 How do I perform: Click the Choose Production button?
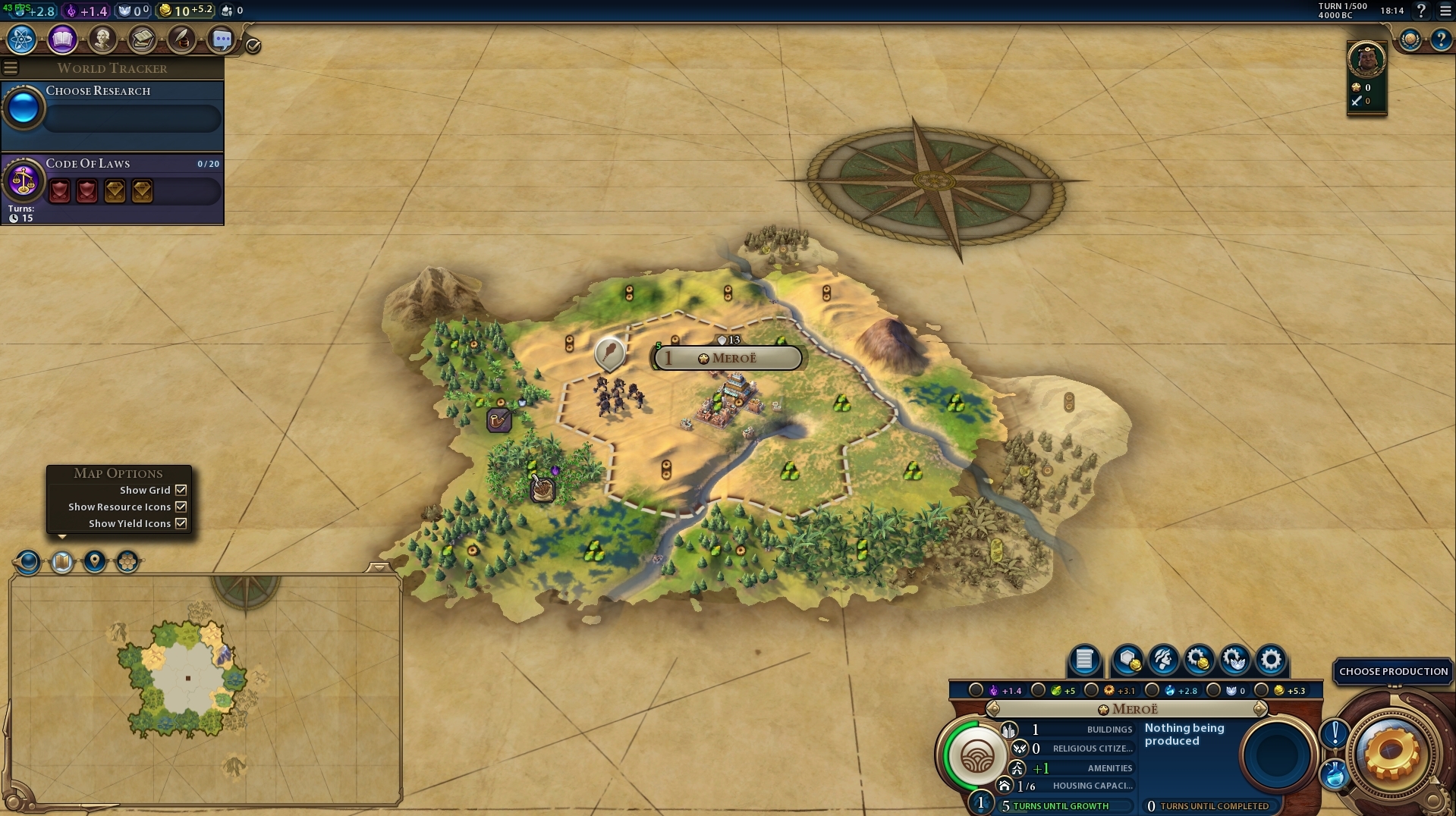[x=1393, y=671]
